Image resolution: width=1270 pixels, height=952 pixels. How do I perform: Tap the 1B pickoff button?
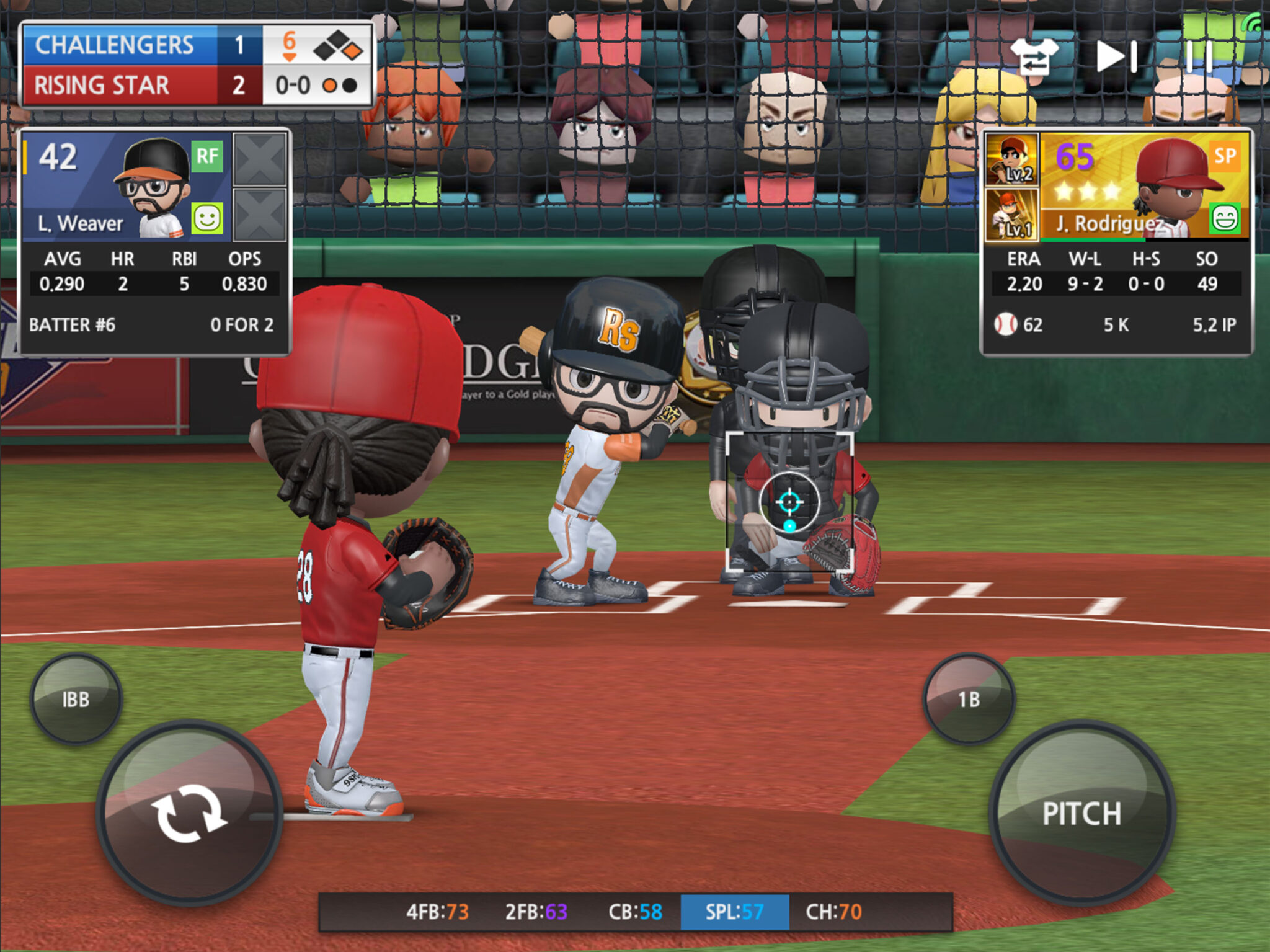[969, 698]
